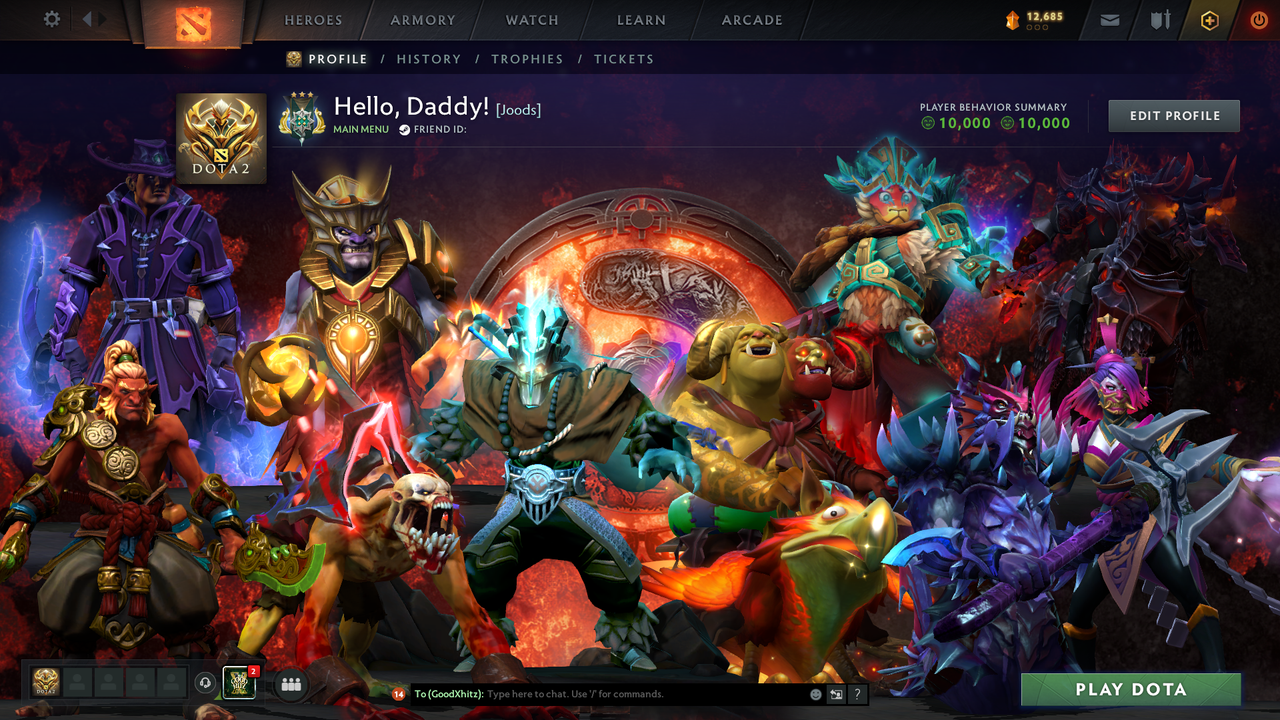Viewport: 1280px width, 720px height.
Task: Switch to the TROPHIES tab
Action: (x=527, y=59)
